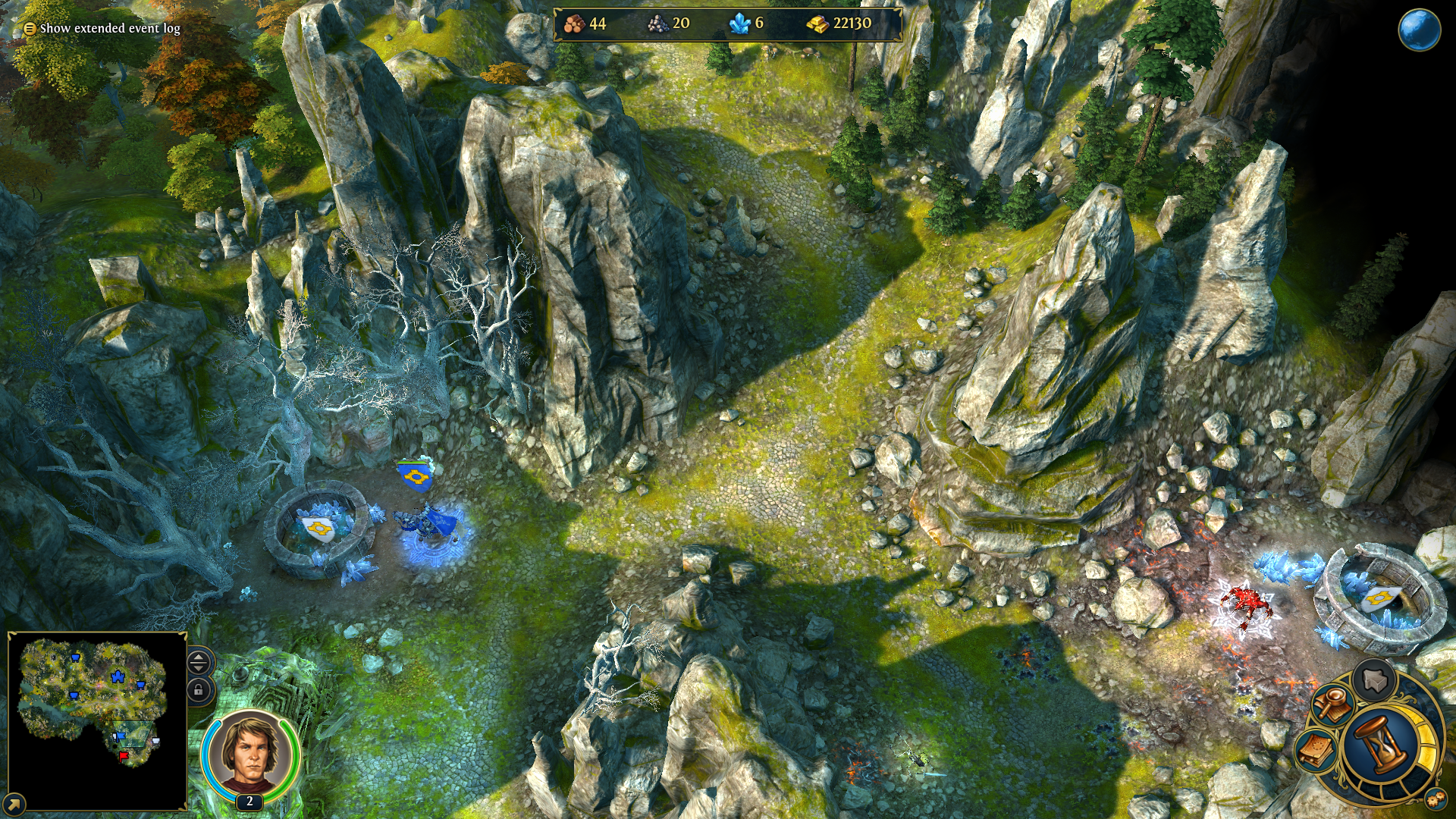This screenshot has width=1456, height=819.
Task: Expand the minimap with the arrow button
Action: pyautogui.click(x=14, y=803)
